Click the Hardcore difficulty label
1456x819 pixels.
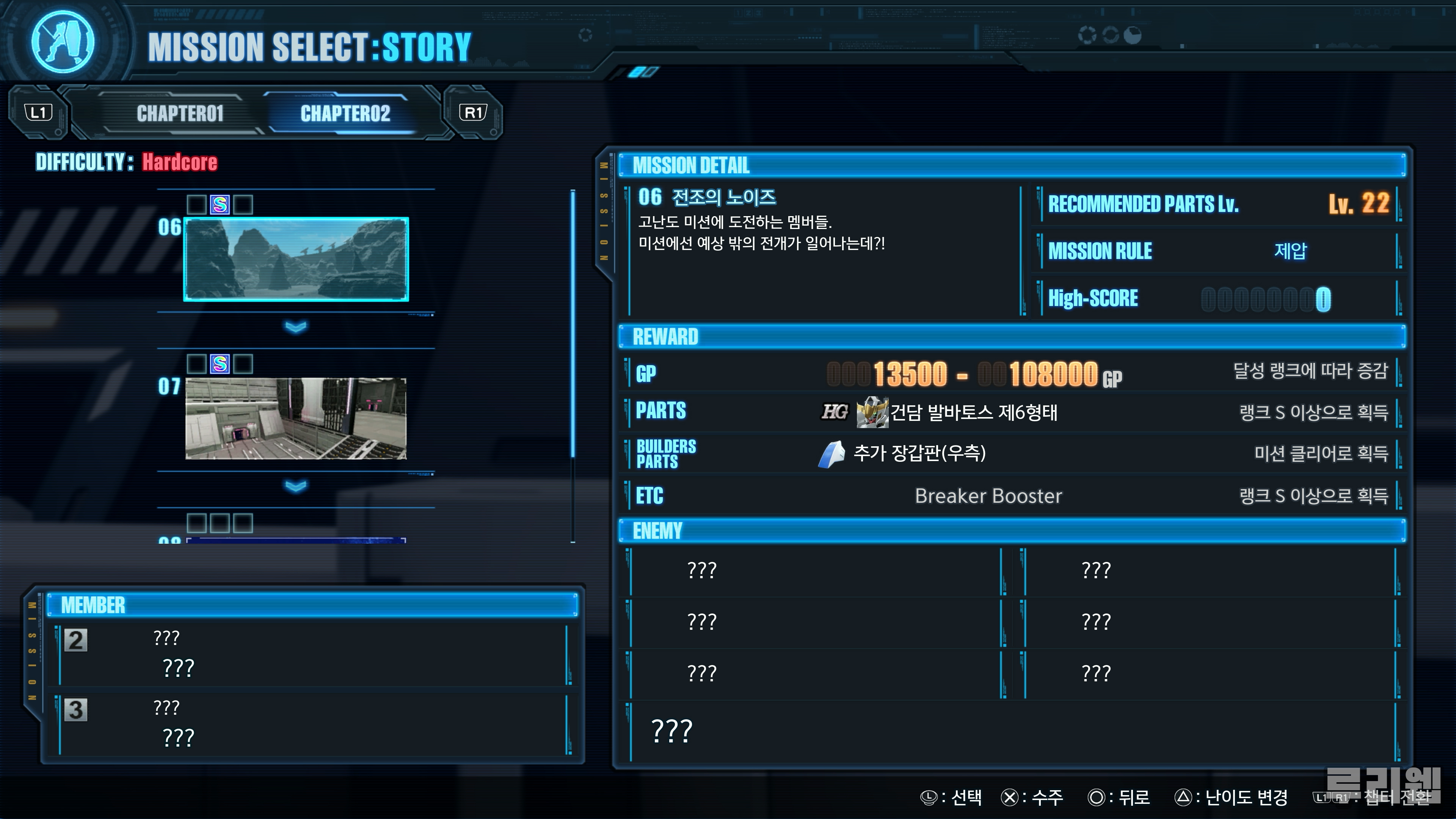click(x=179, y=162)
